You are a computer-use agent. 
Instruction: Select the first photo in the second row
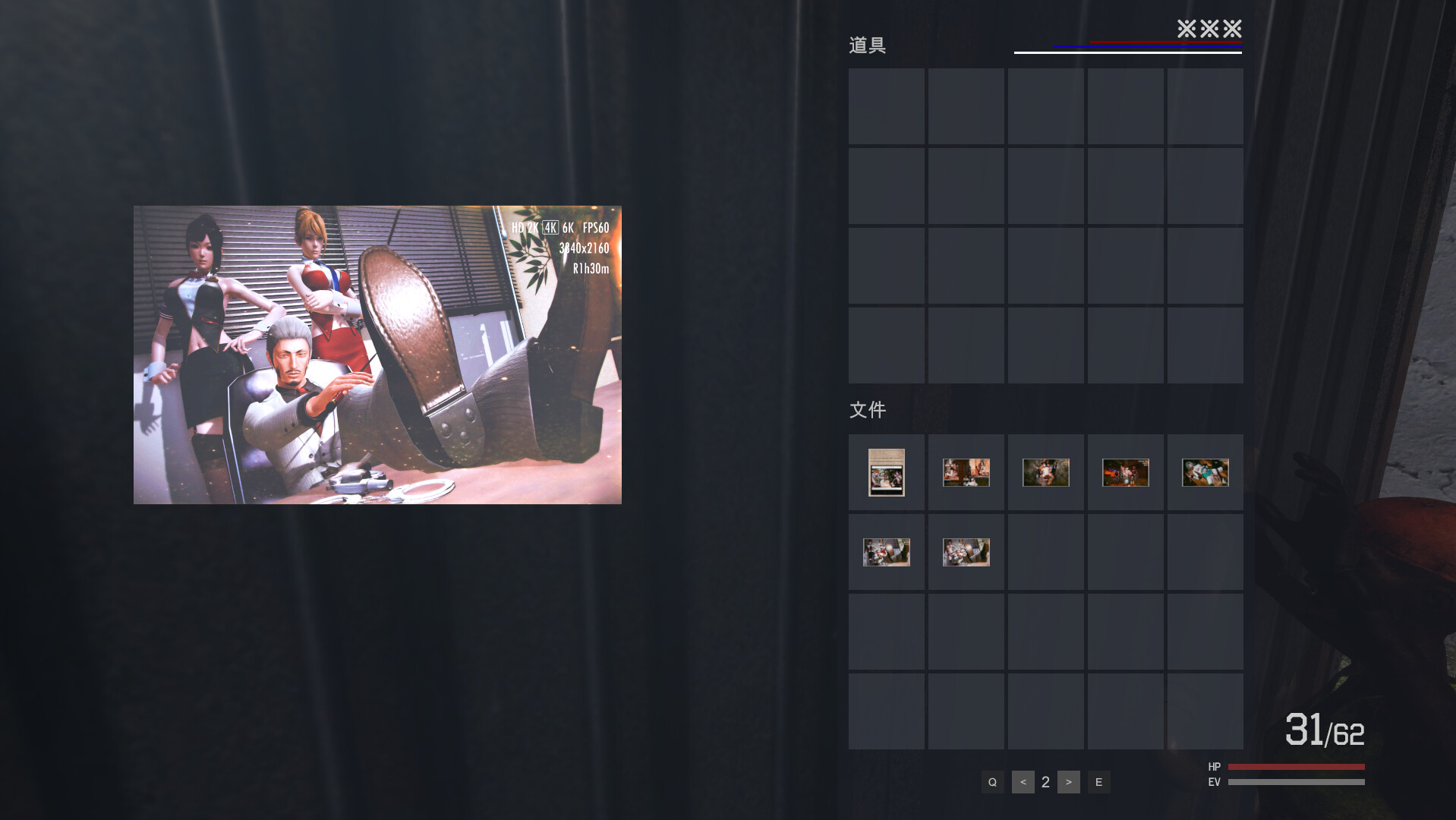[886, 552]
